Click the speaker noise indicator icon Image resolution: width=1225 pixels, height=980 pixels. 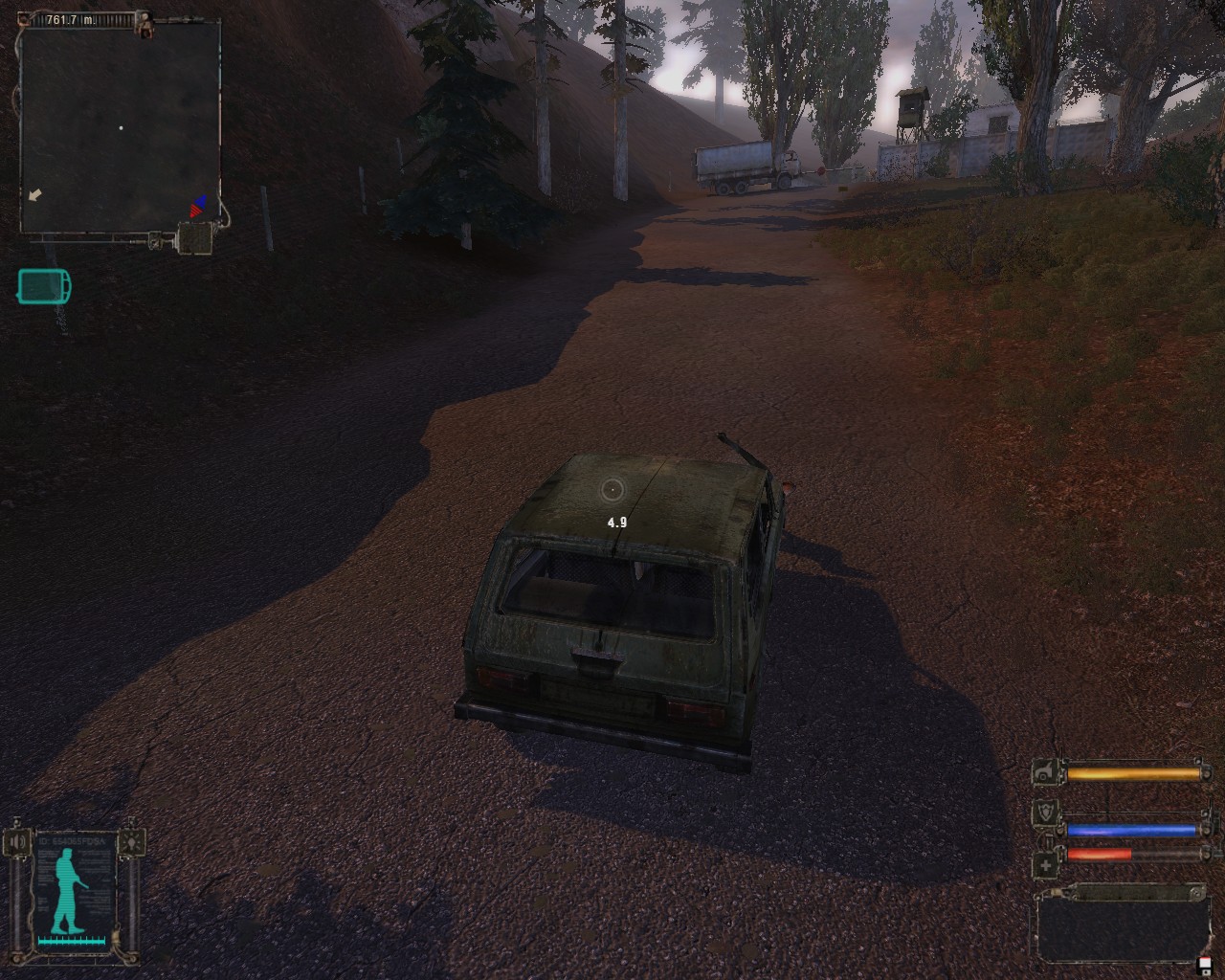coord(19,843)
